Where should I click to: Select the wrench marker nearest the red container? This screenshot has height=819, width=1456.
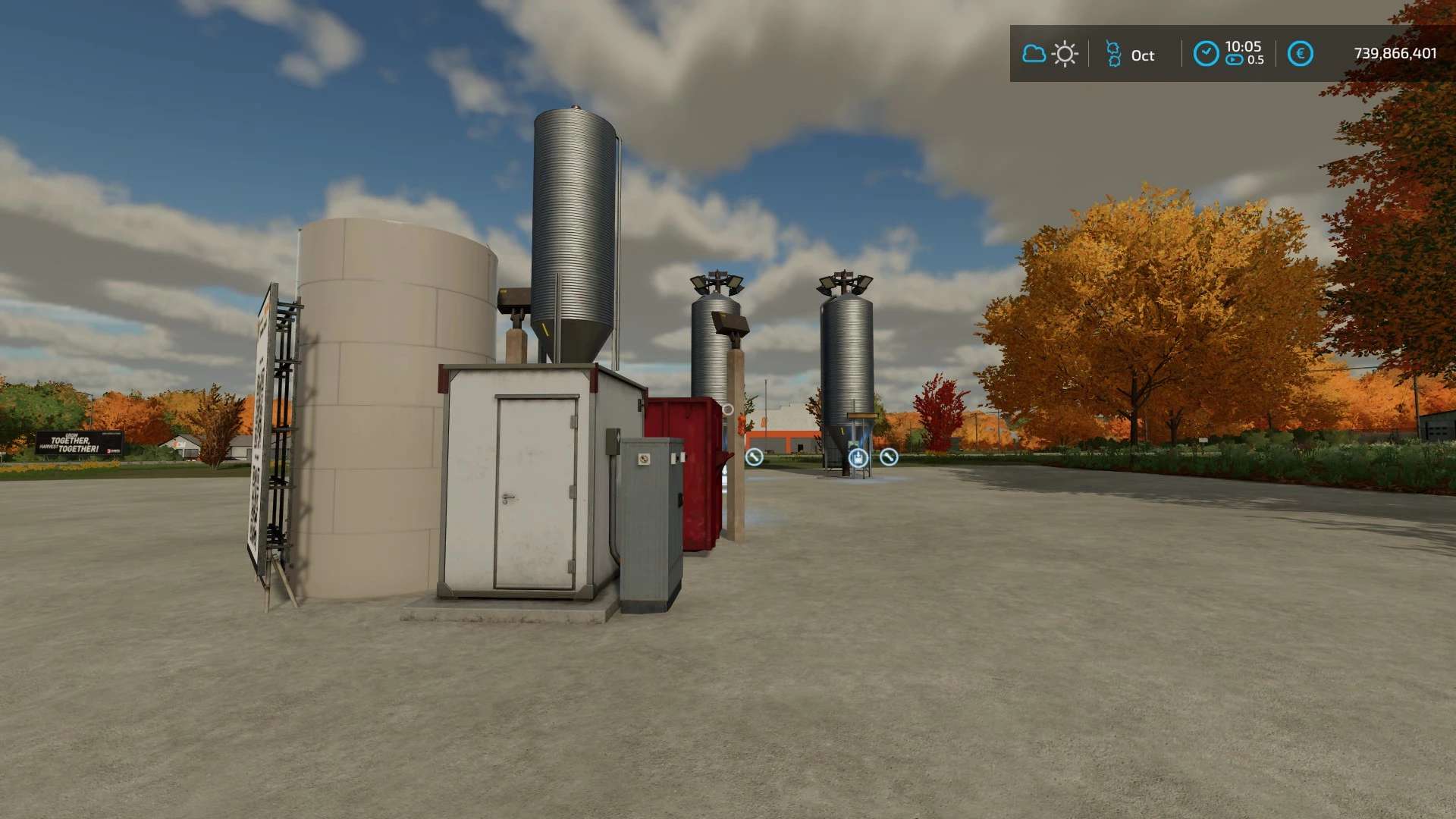[754, 457]
